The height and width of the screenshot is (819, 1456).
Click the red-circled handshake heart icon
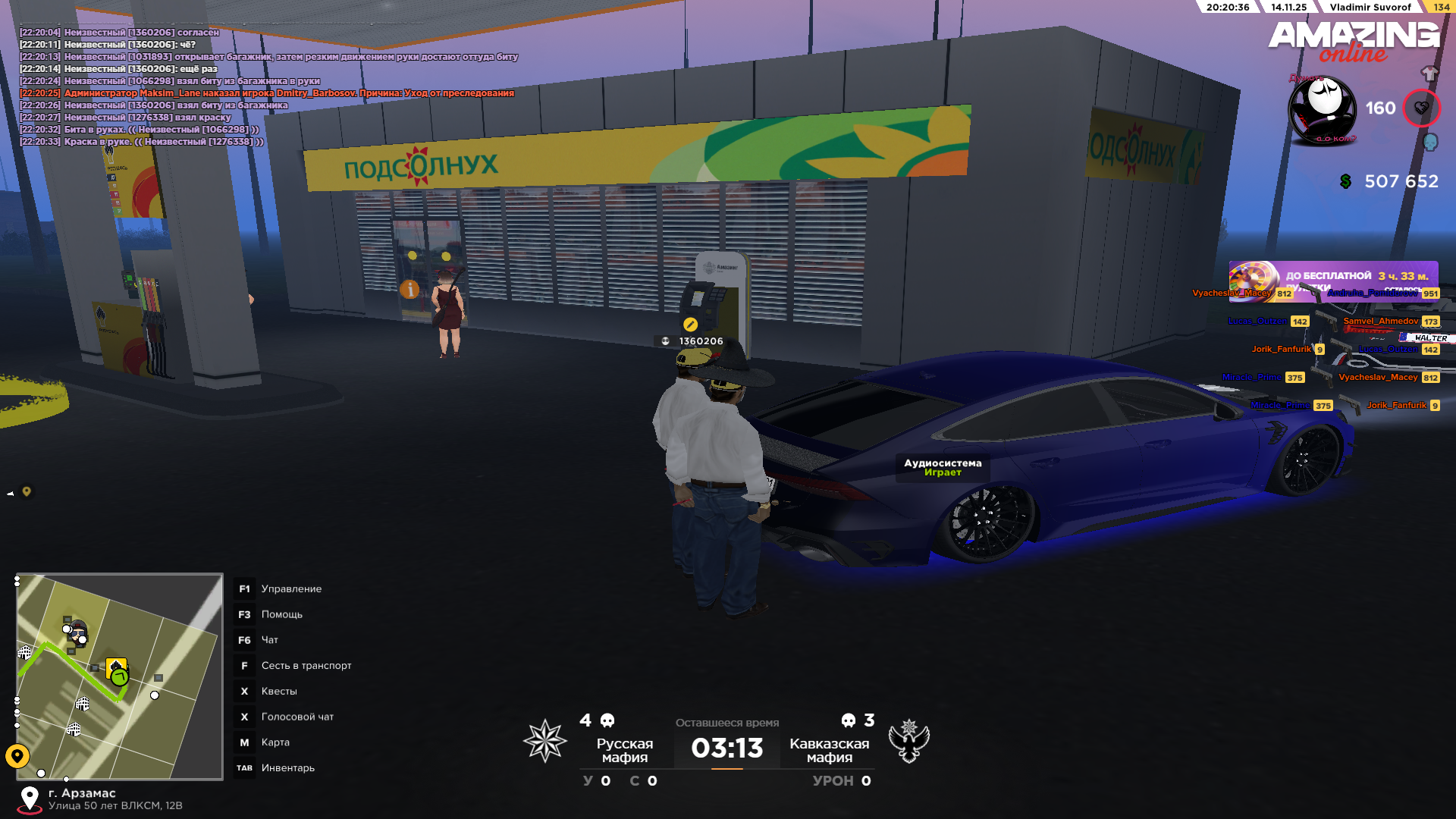[x=1421, y=108]
